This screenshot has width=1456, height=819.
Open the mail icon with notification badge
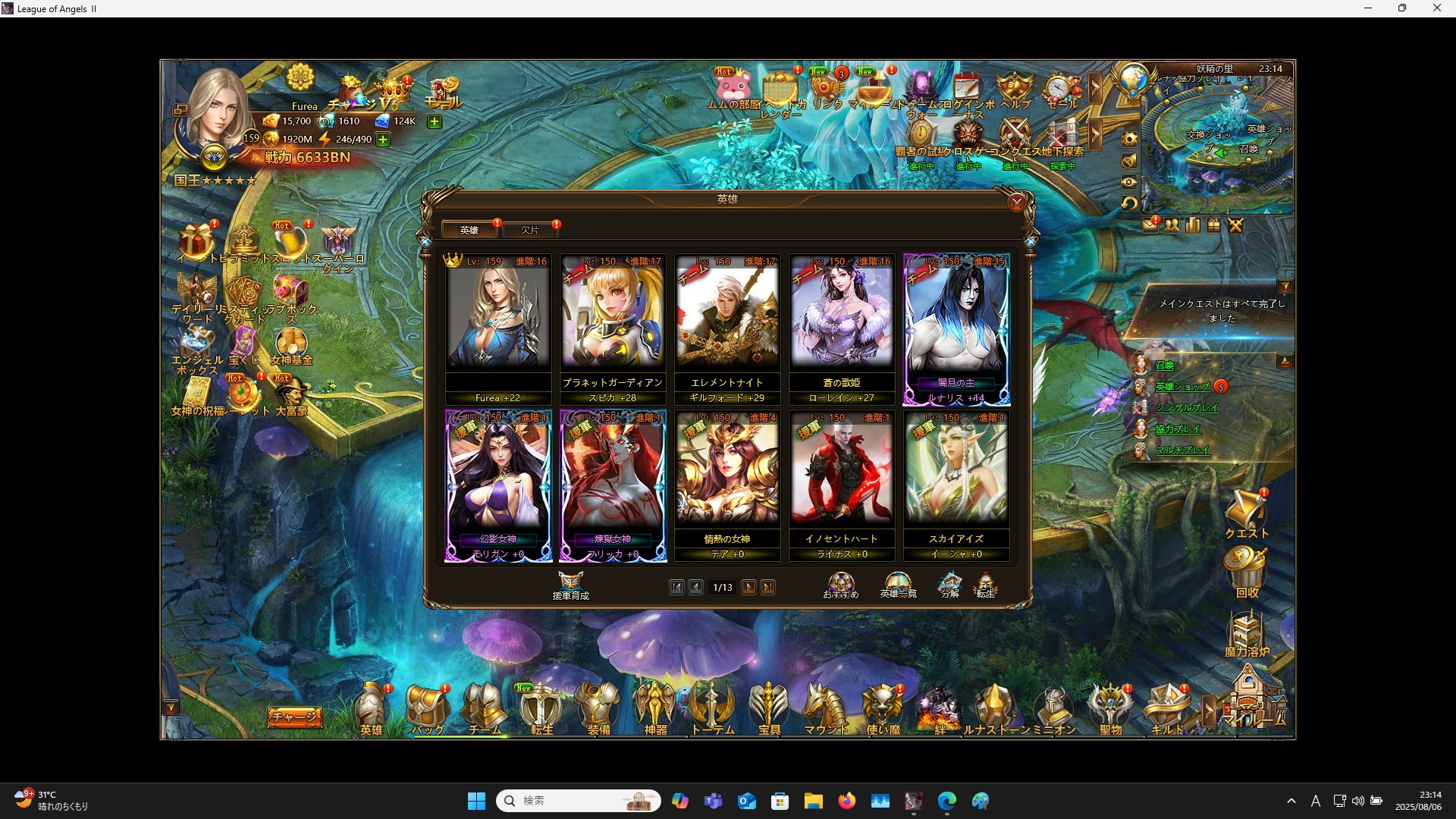[x=1151, y=224]
